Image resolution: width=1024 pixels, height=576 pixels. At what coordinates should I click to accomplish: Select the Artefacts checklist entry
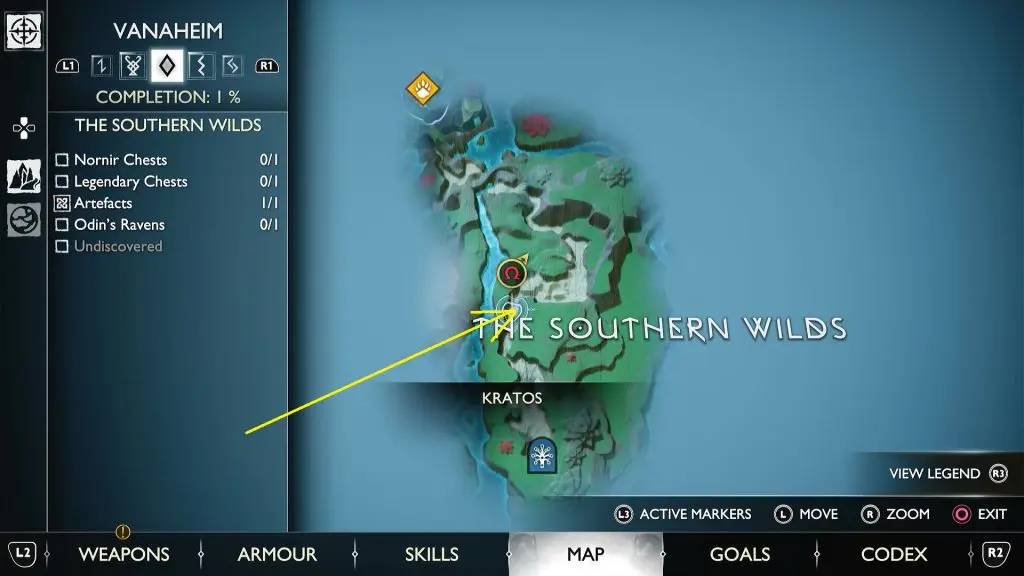pos(103,203)
